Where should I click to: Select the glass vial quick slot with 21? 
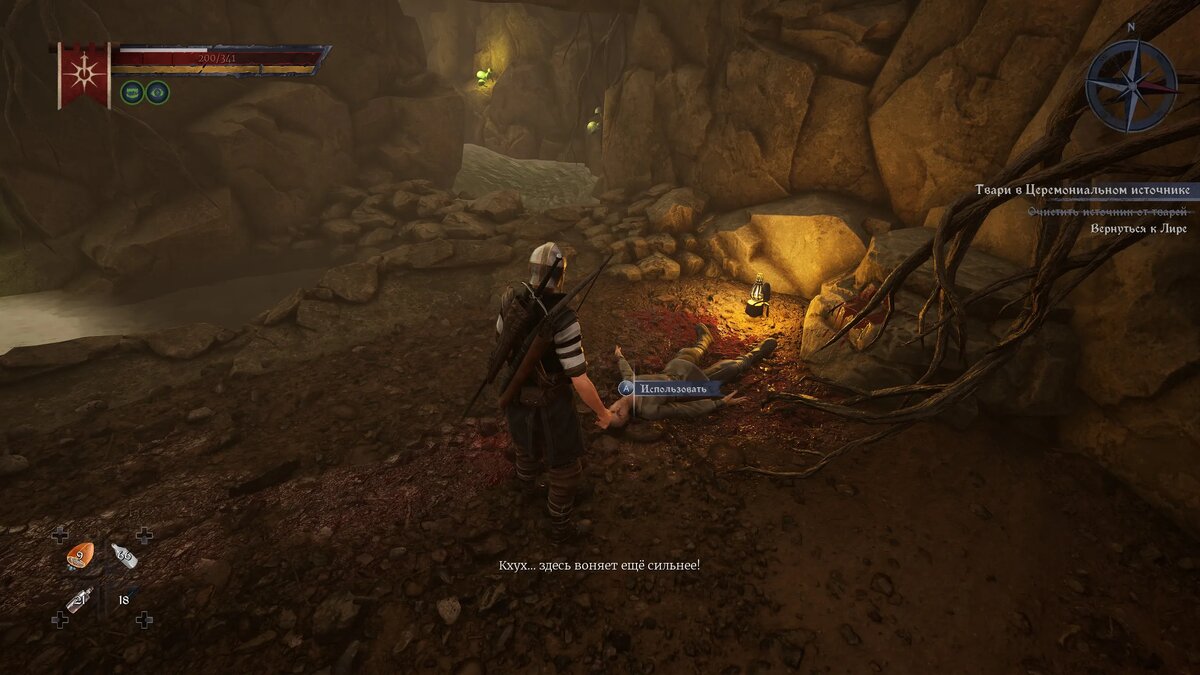79,599
